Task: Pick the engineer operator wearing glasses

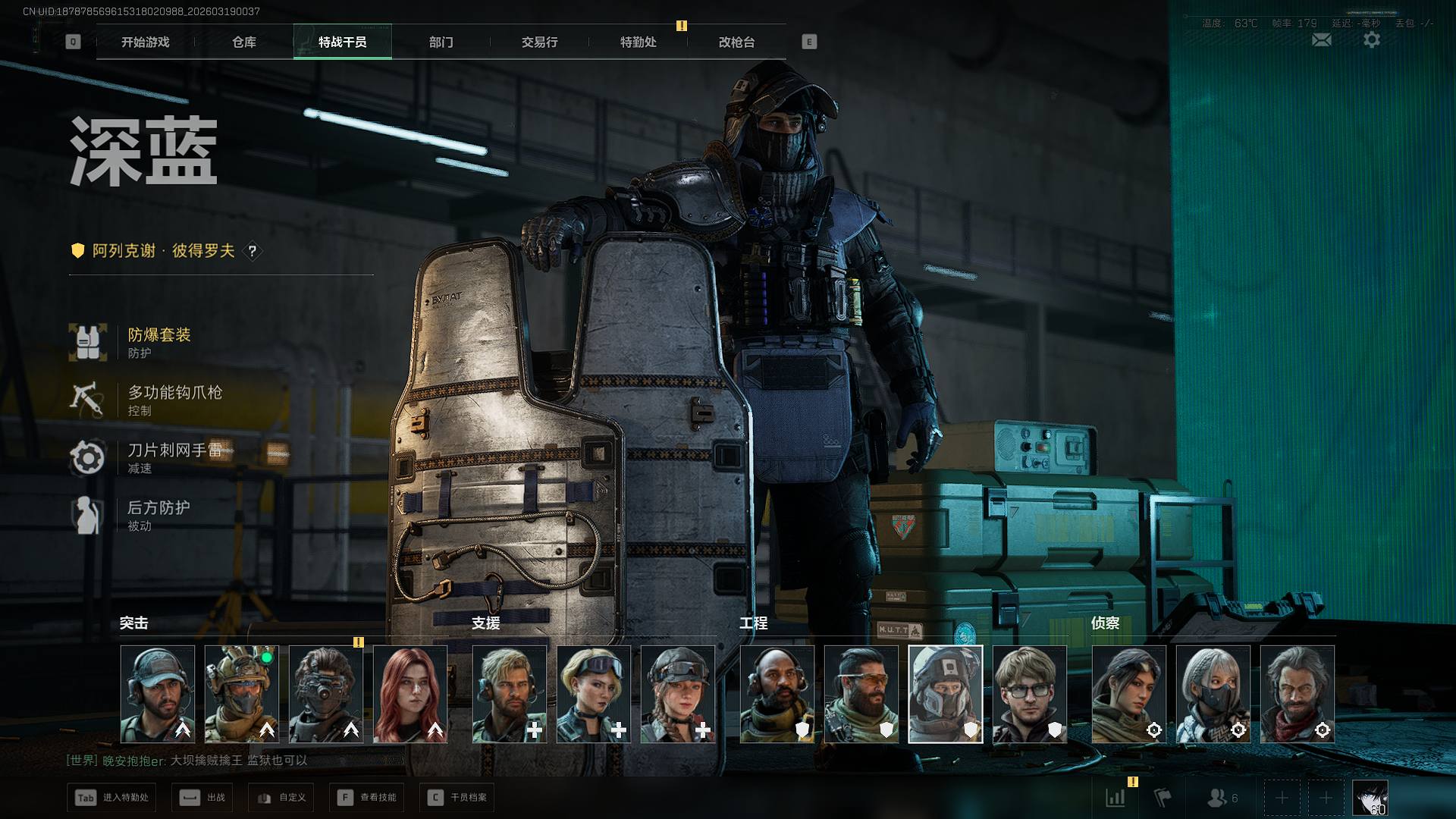Action: (x=1029, y=694)
